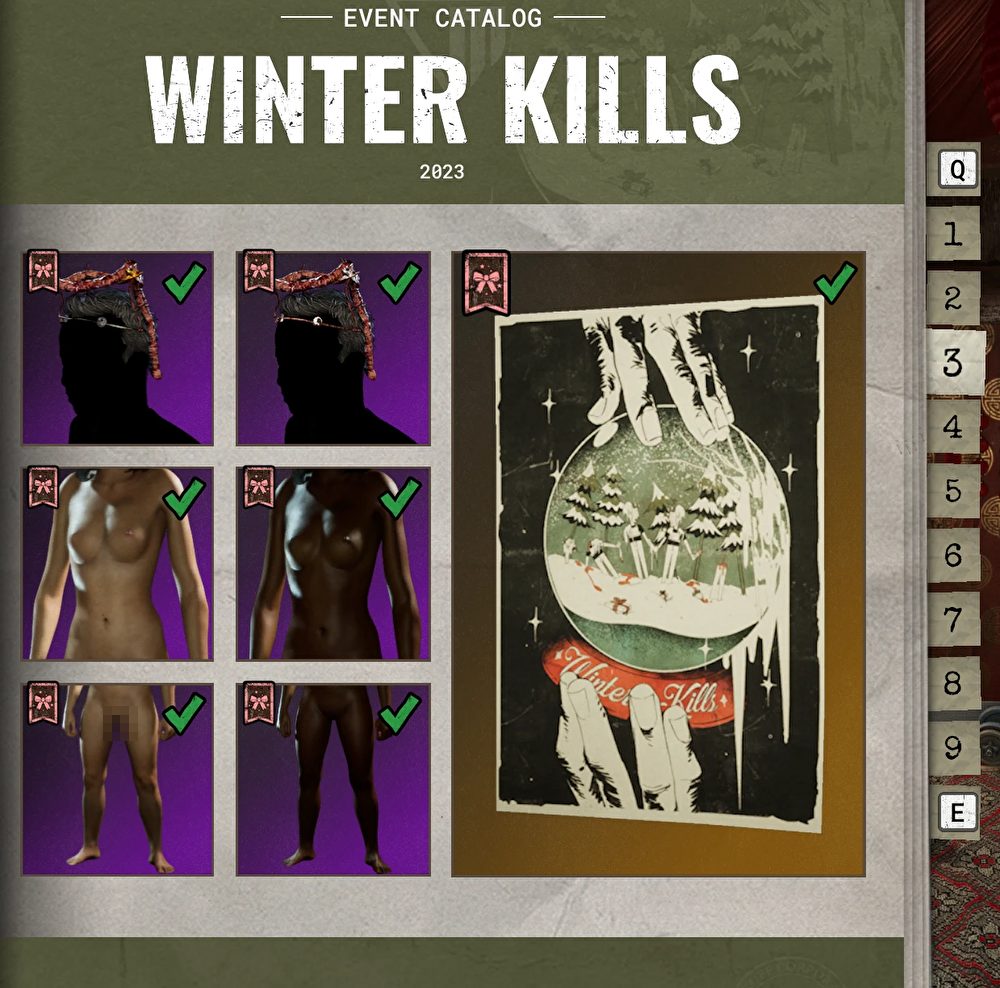The height and width of the screenshot is (988, 1000).
Task: Open catalog page tab 2
Action: click(x=953, y=298)
